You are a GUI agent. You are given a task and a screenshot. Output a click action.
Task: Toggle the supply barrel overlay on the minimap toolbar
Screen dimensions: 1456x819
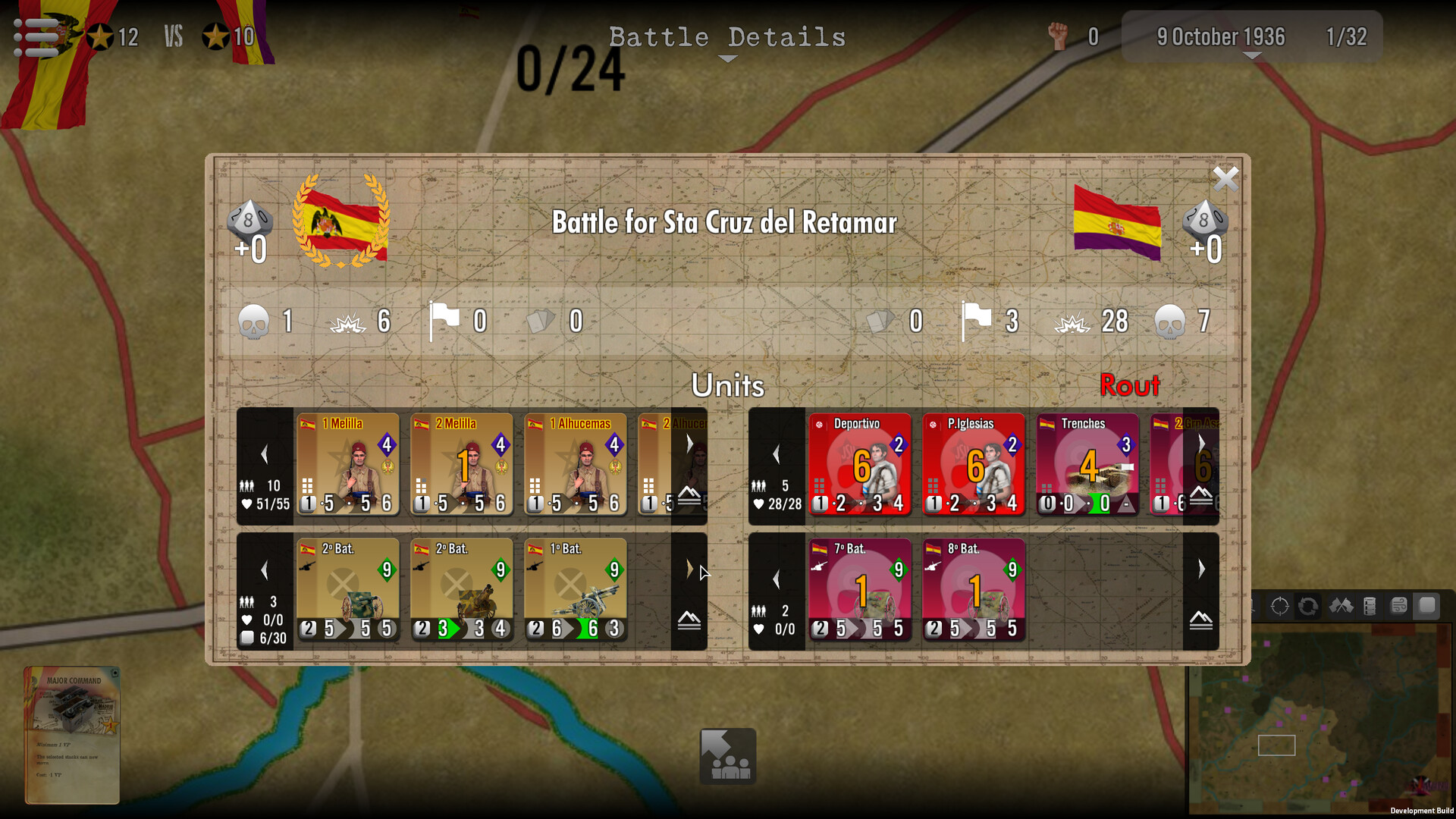point(1370,607)
